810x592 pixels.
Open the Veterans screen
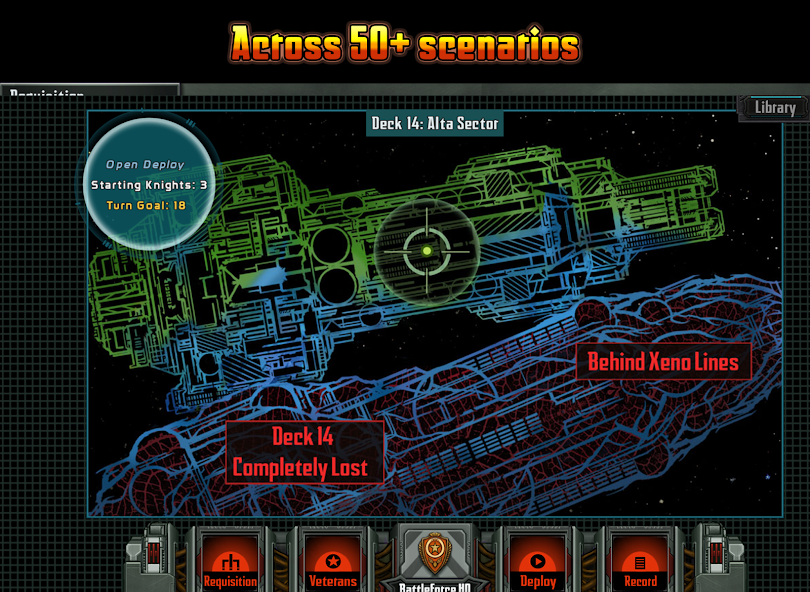click(x=331, y=567)
